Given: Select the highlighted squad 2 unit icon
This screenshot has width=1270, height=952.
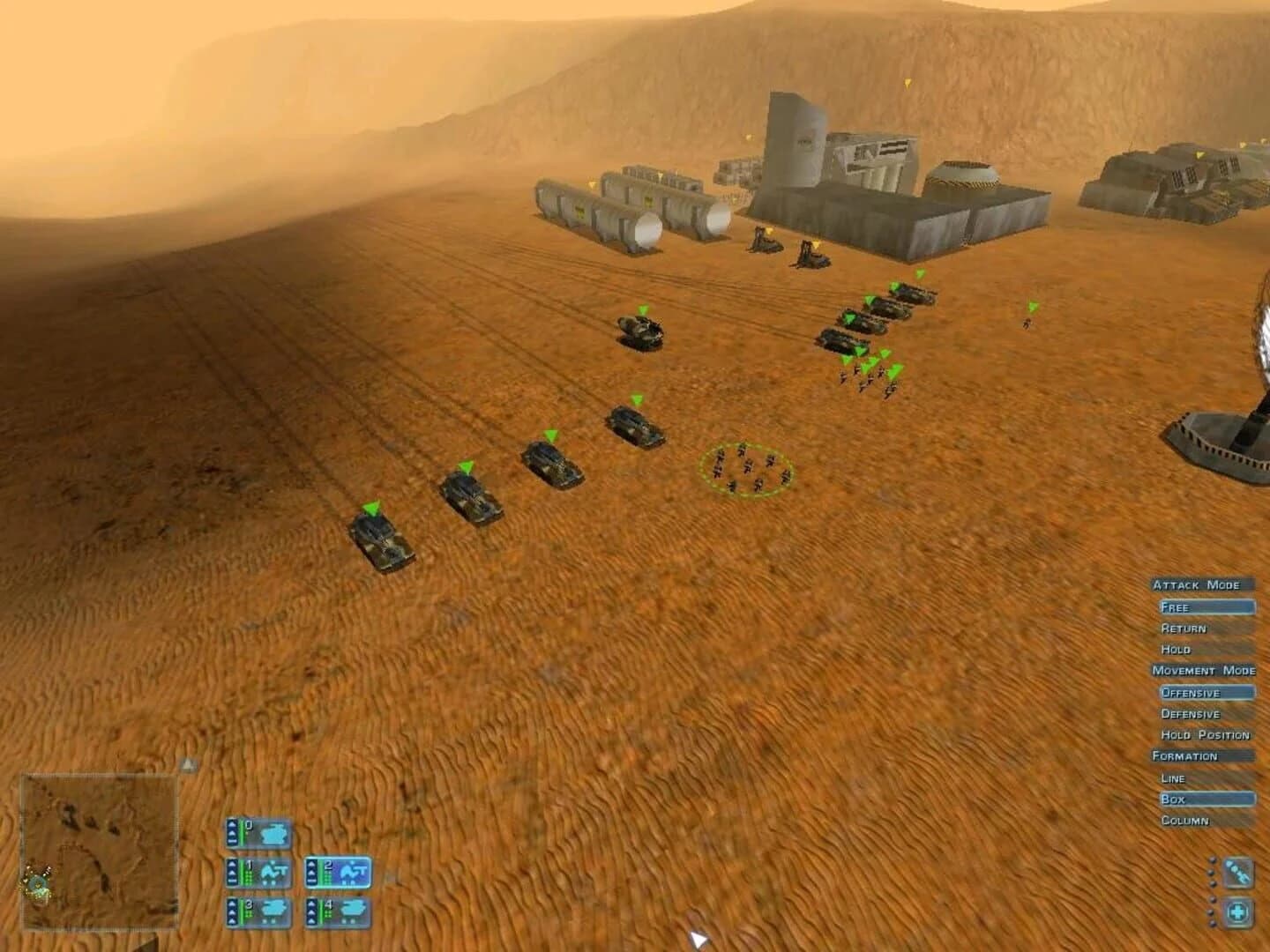Looking at the screenshot, I should 353,871.
